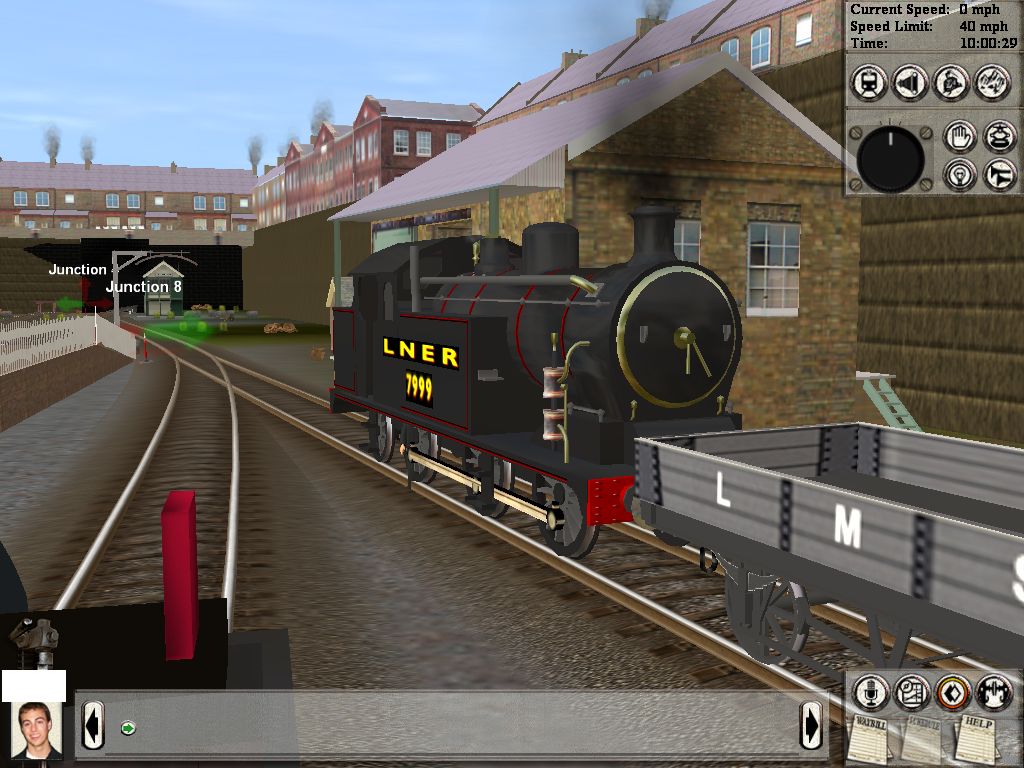
Task: Click the round speed control dial
Action: click(x=890, y=159)
